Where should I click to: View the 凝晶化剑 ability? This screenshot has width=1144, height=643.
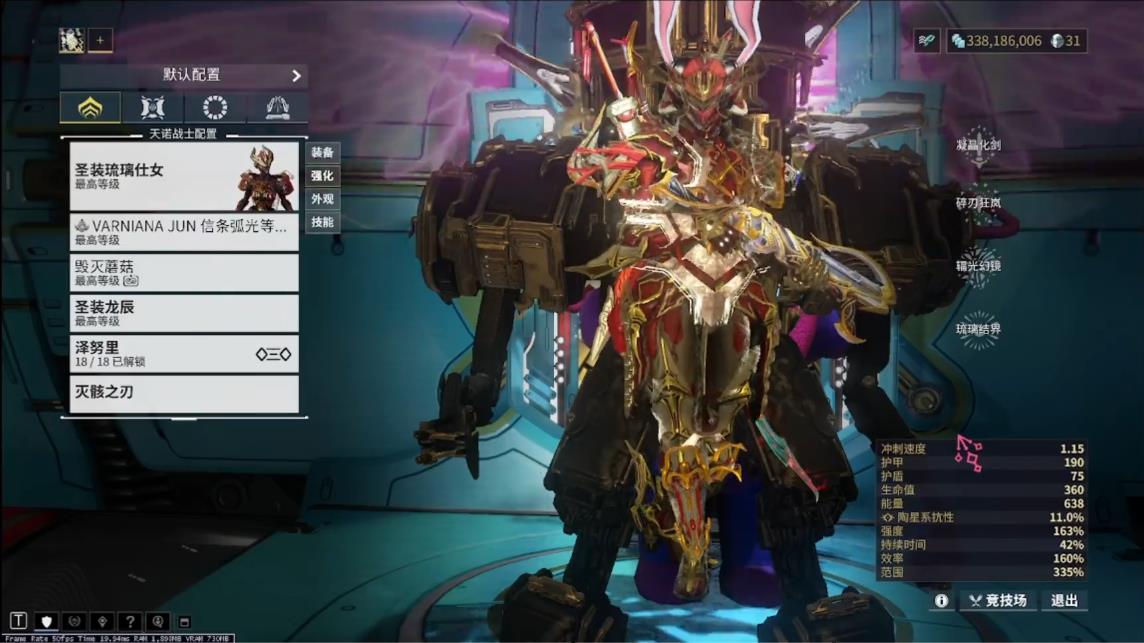pos(978,145)
